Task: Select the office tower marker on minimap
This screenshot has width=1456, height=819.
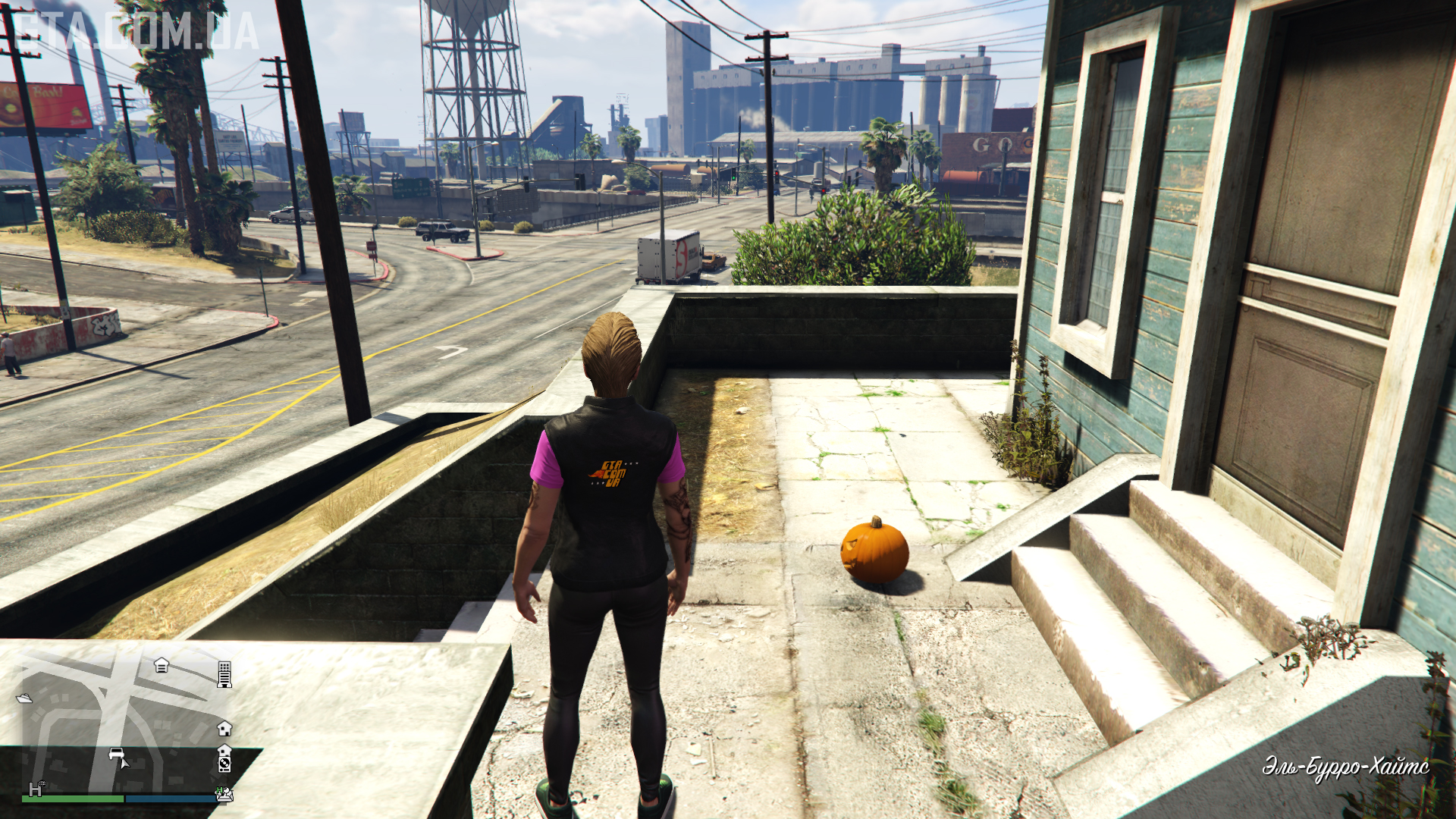Action: (224, 673)
